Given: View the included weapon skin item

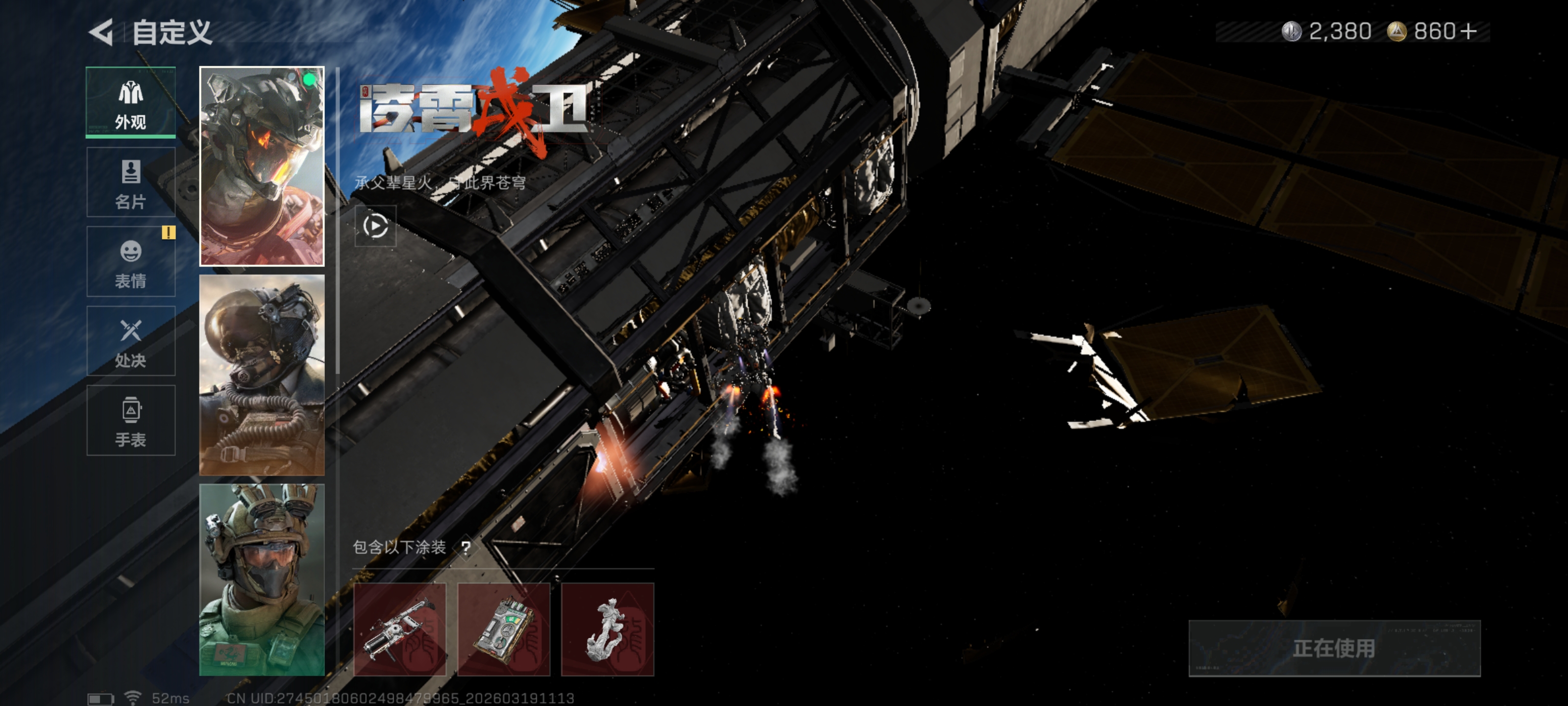Looking at the screenshot, I should pos(400,629).
